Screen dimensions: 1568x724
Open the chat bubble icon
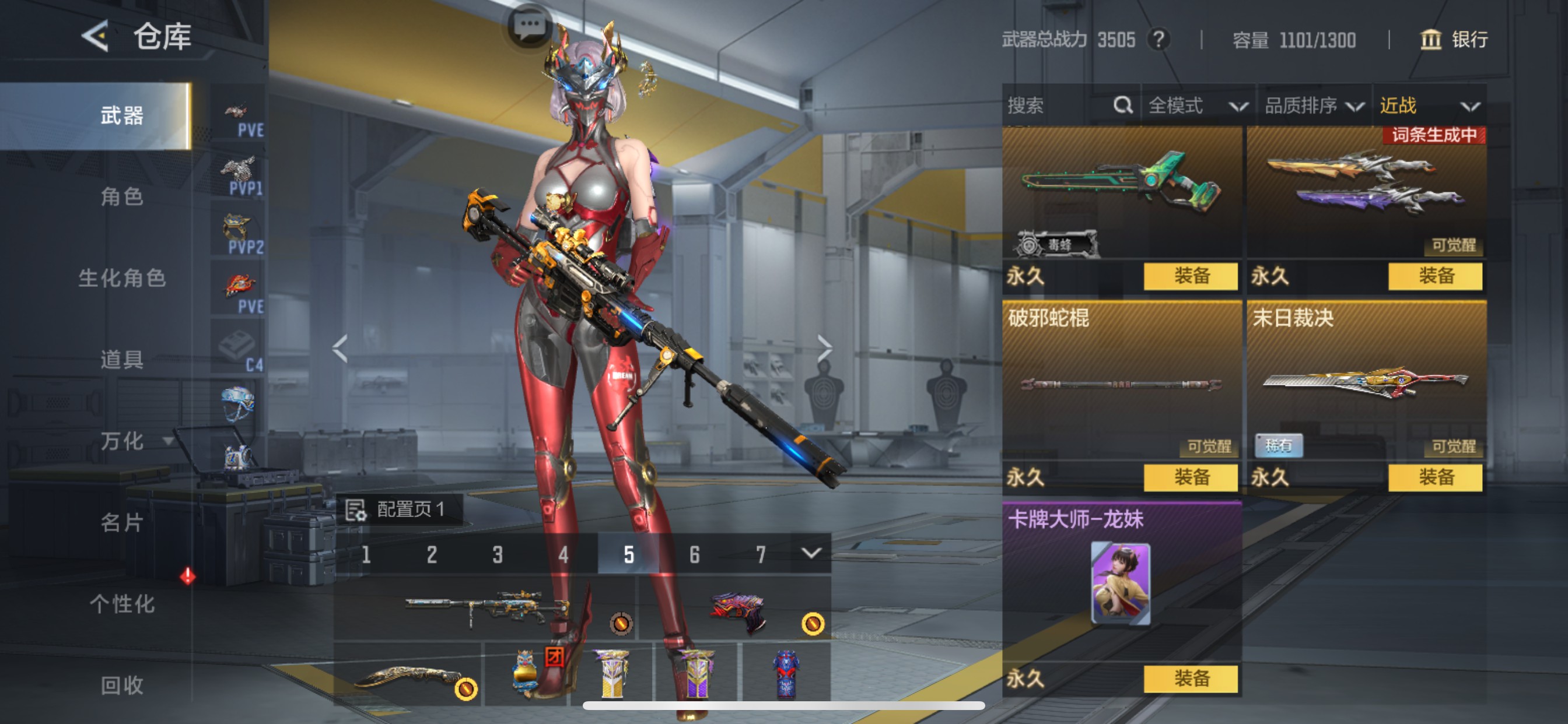tap(529, 26)
